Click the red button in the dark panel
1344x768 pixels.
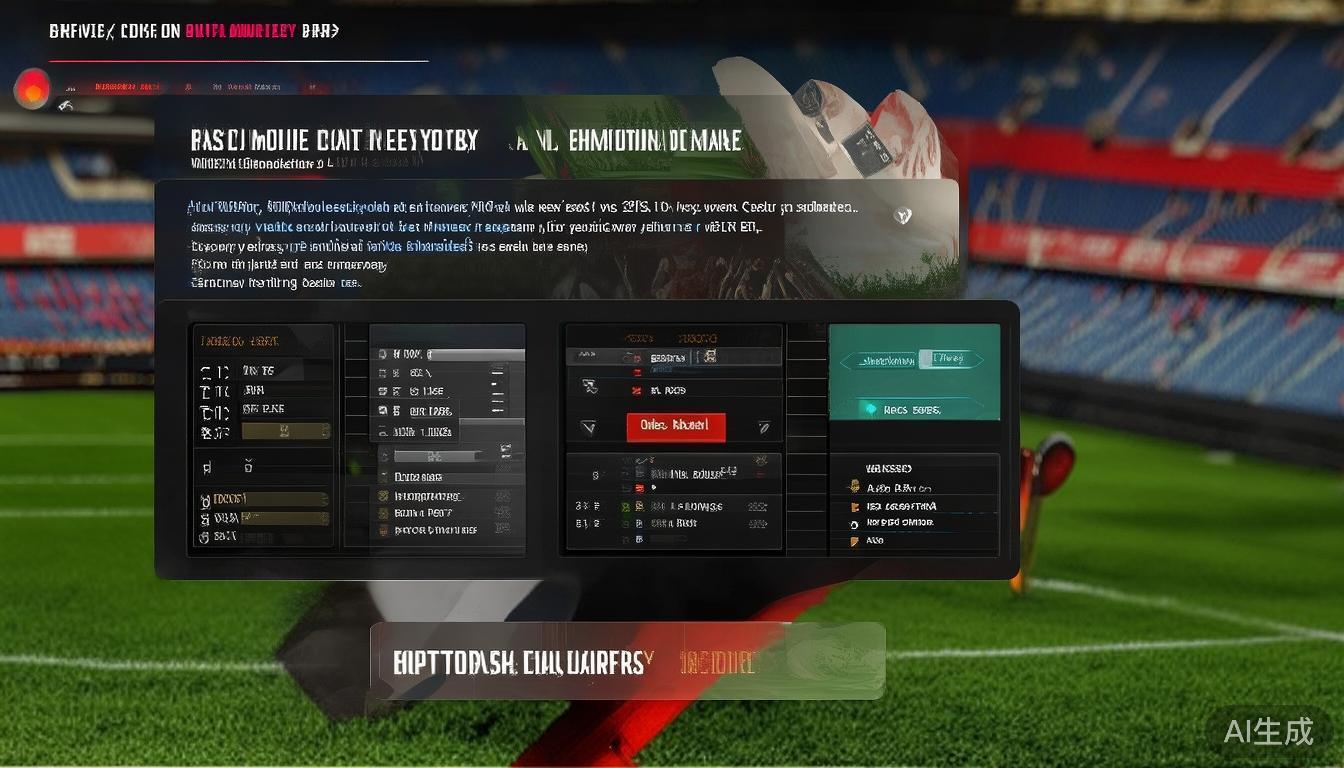(x=675, y=425)
